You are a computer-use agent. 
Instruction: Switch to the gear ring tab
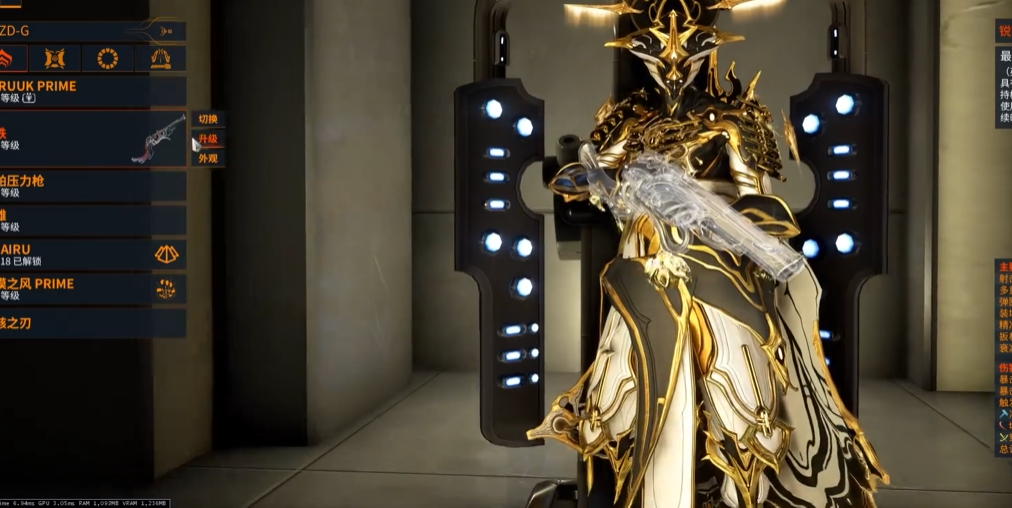point(107,58)
